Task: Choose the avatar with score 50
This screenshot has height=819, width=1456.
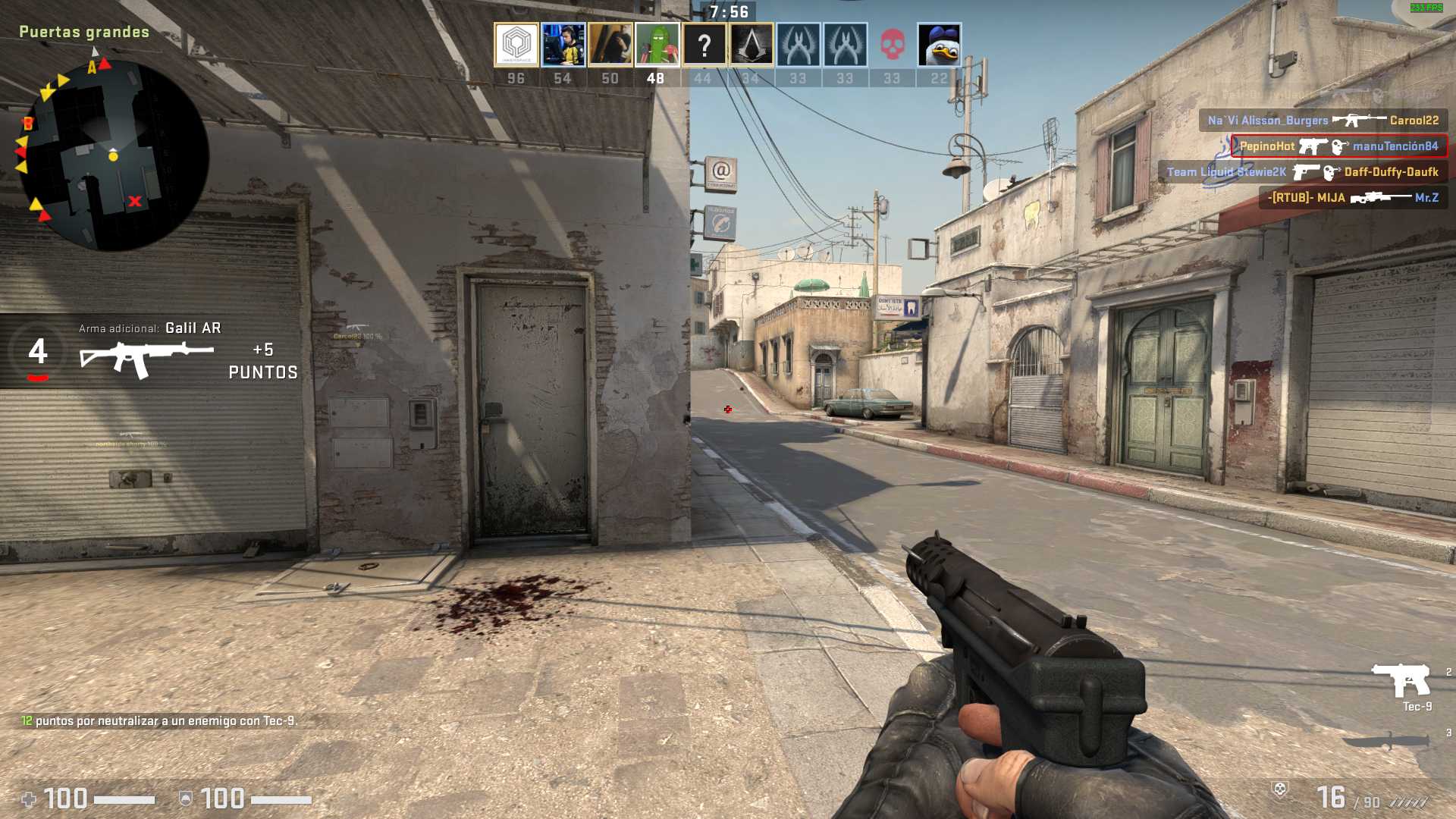Action: click(x=610, y=45)
